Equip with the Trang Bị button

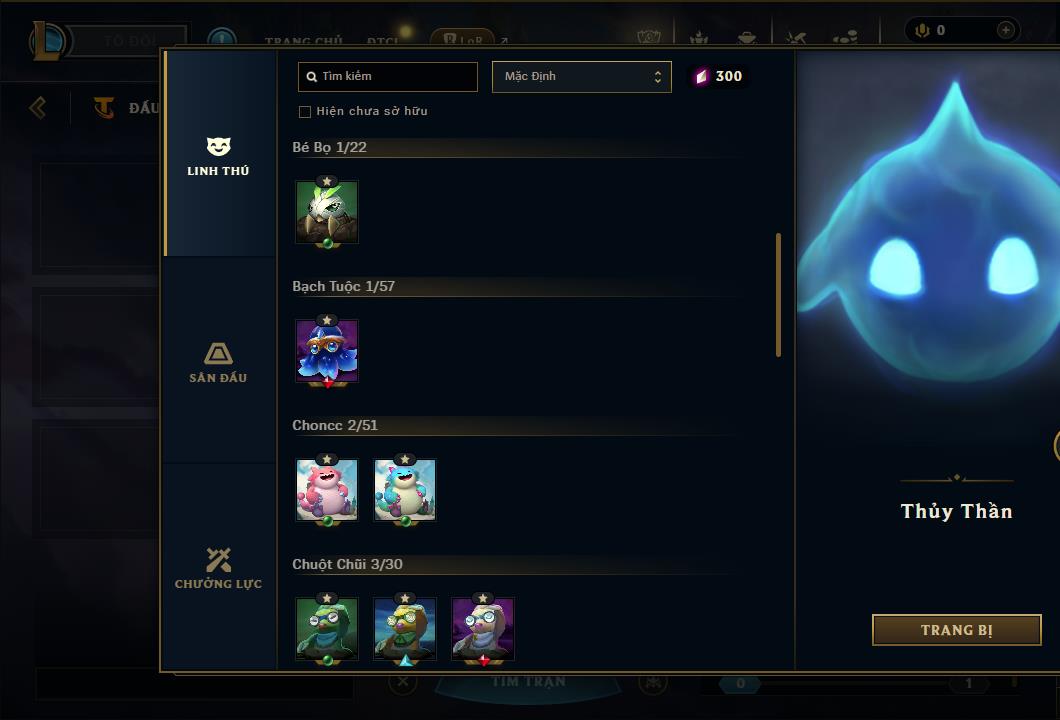tap(956, 630)
